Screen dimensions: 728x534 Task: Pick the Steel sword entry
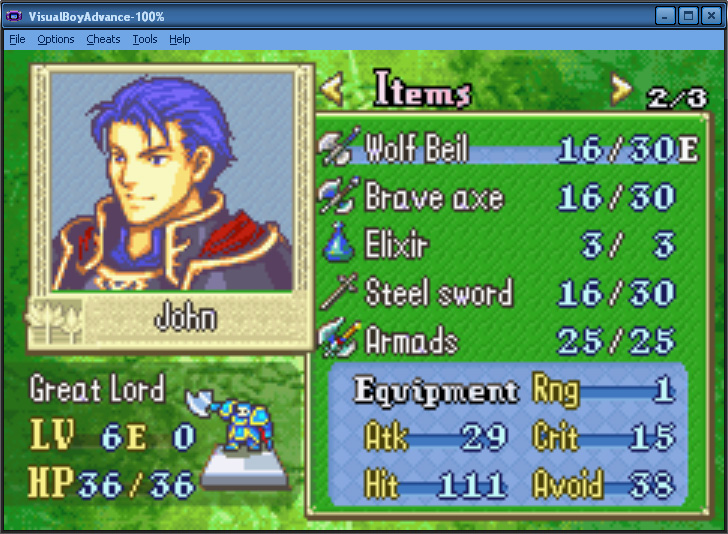(438, 293)
